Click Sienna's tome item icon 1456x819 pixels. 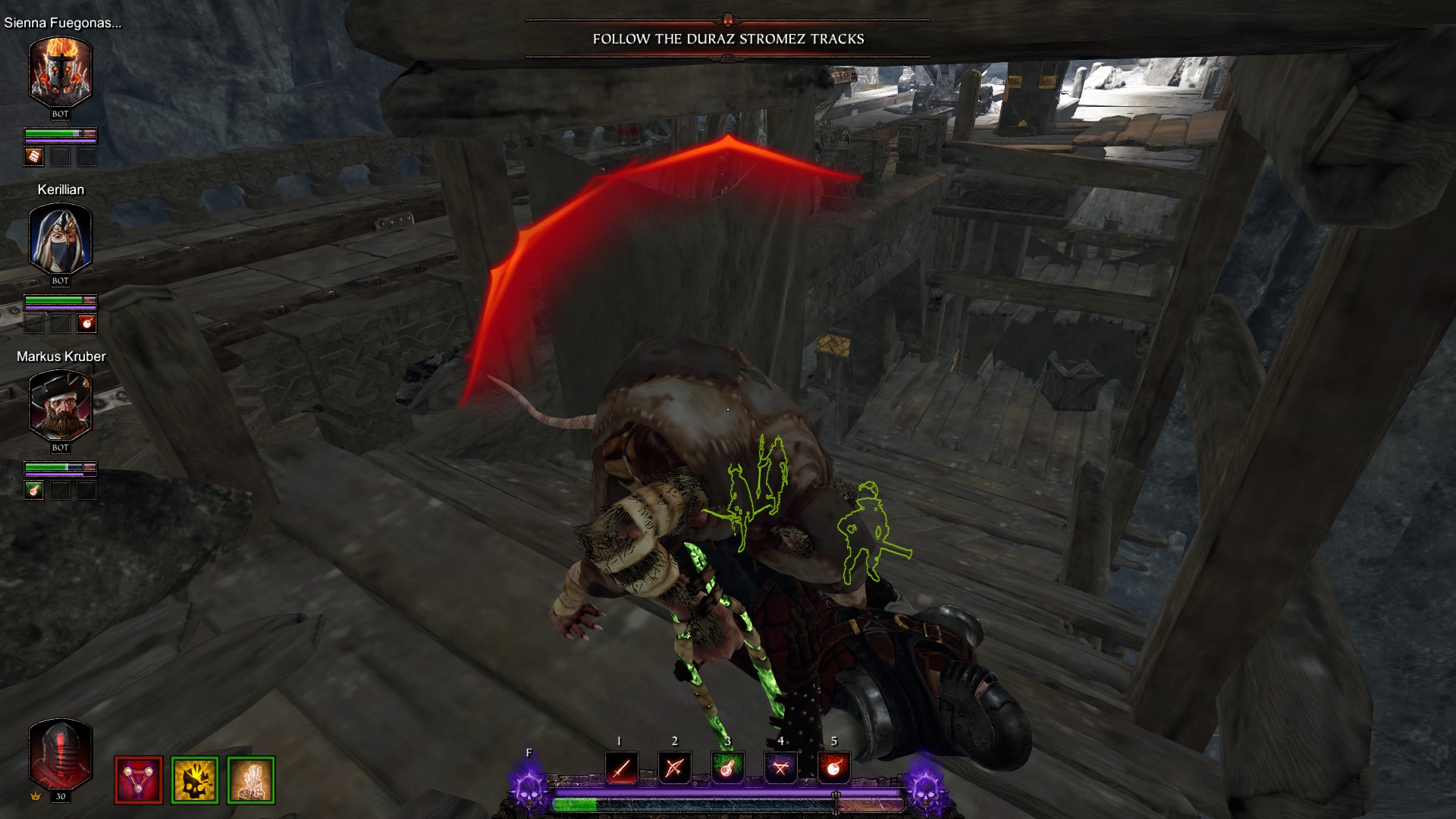pos(34,157)
